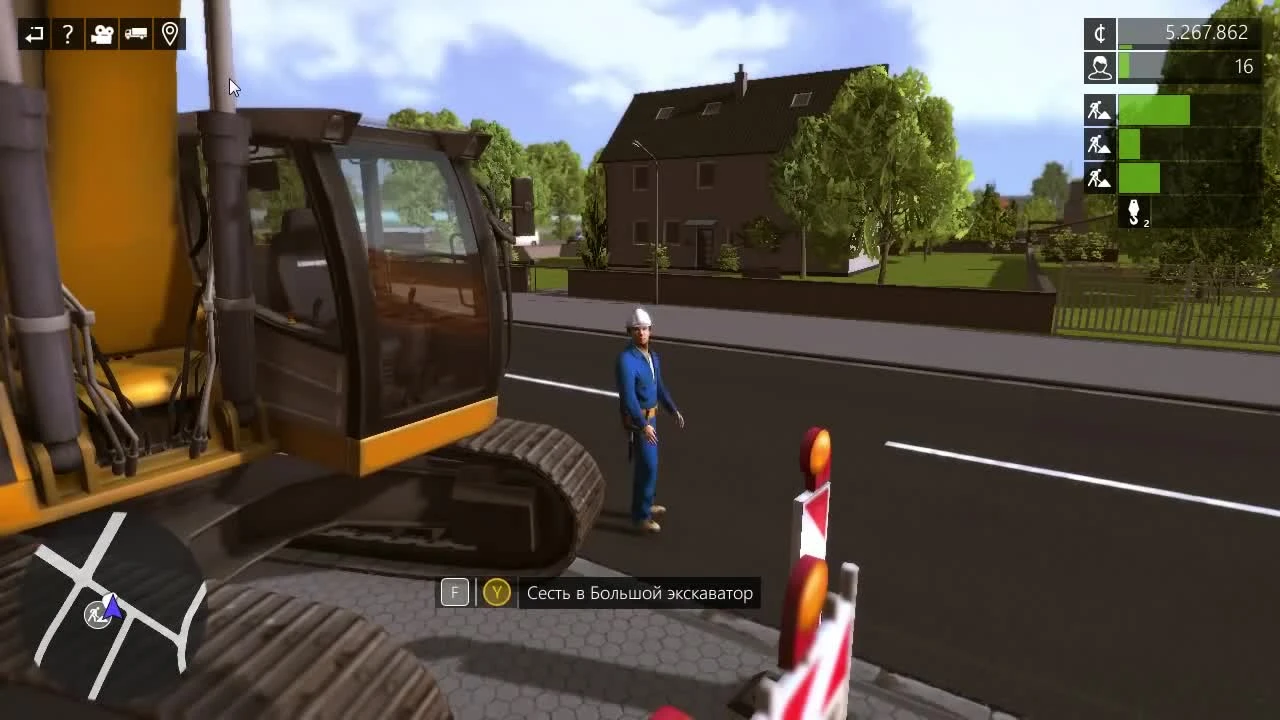Click the back/return arrow icon
Viewport: 1280px width, 720px height.
pos(33,34)
